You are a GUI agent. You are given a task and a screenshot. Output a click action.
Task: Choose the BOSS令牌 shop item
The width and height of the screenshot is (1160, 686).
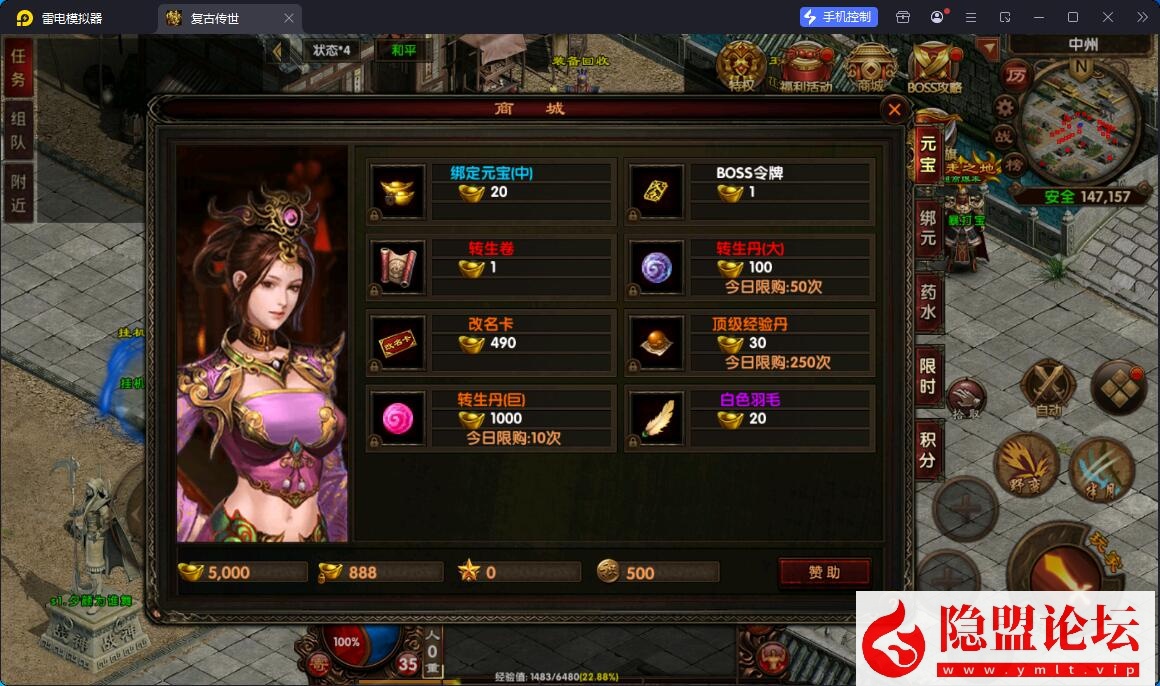pyautogui.click(x=655, y=190)
